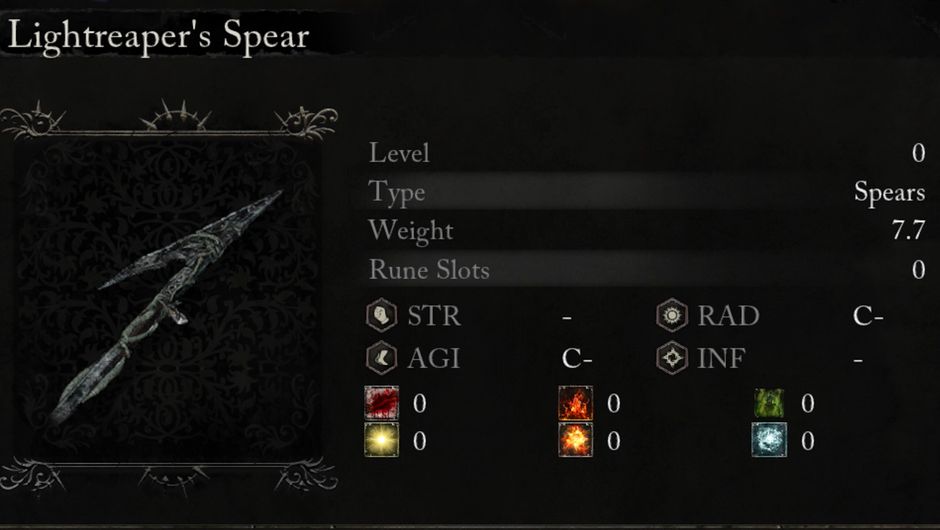Click the STR scaling icon

point(382,316)
